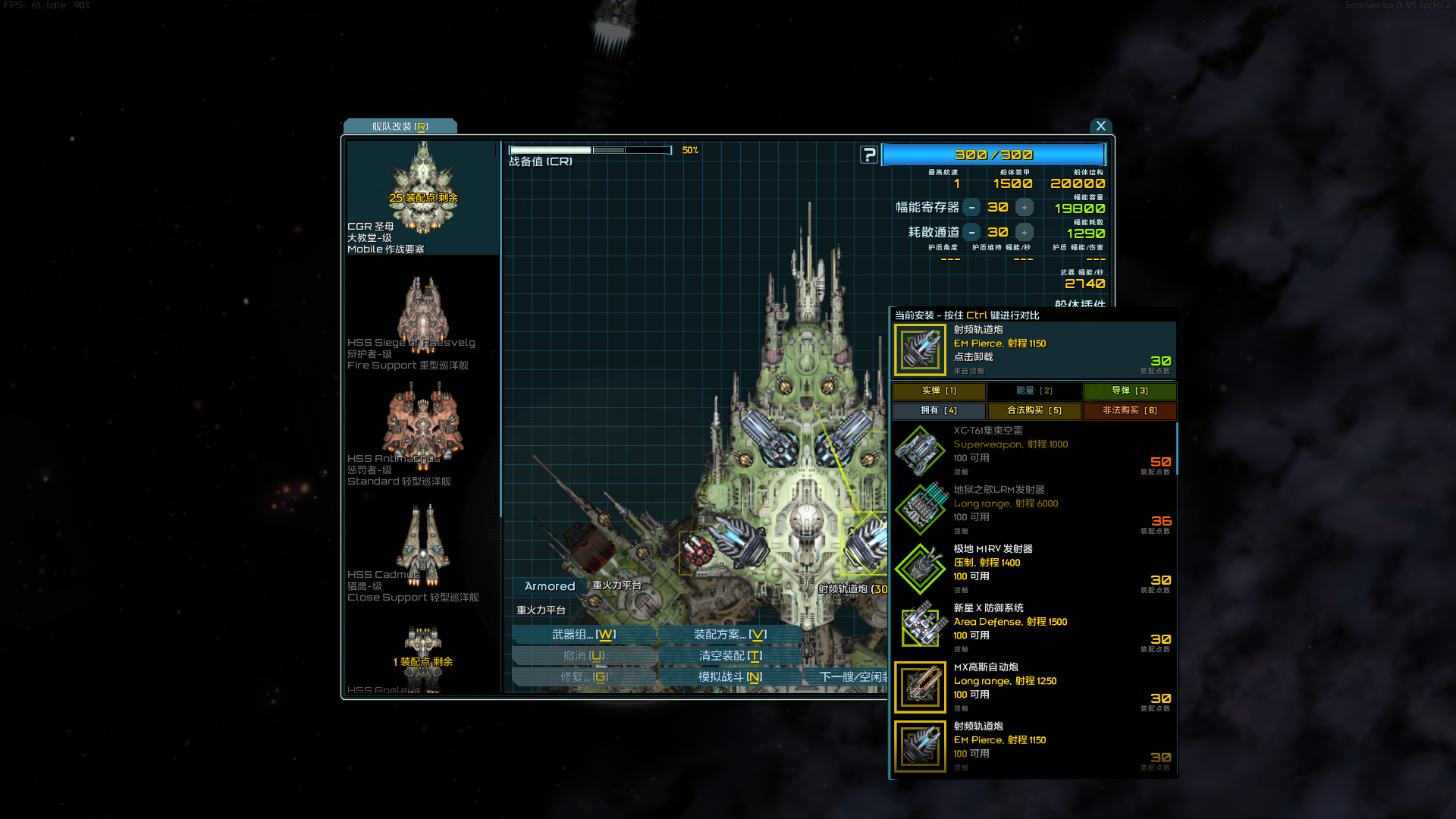Open the Armored weapon group selector

pyautogui.click(x=548, y=585)
